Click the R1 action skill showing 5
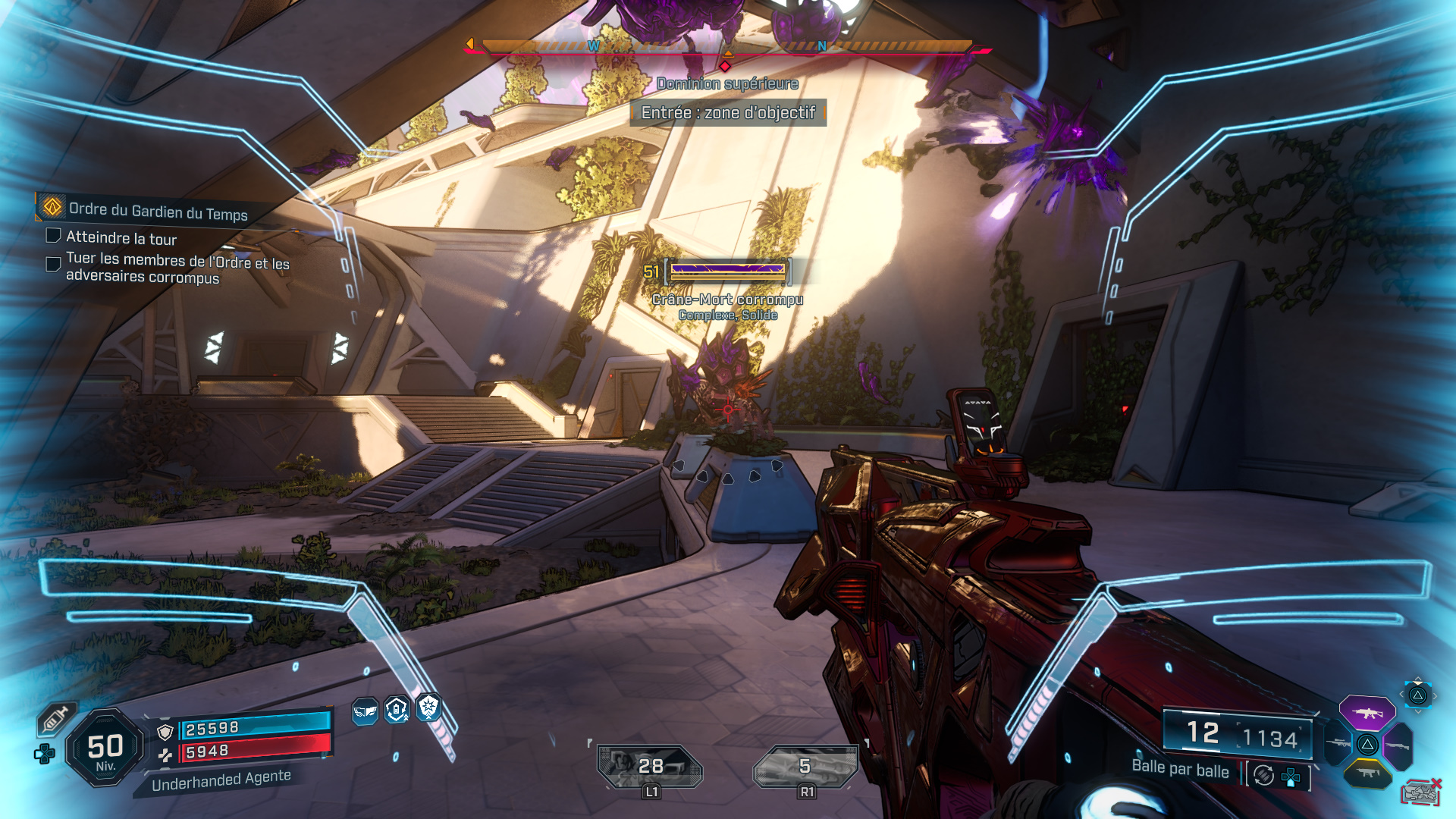Viewport: 1456px width, 819px height. tap(804, 766)
